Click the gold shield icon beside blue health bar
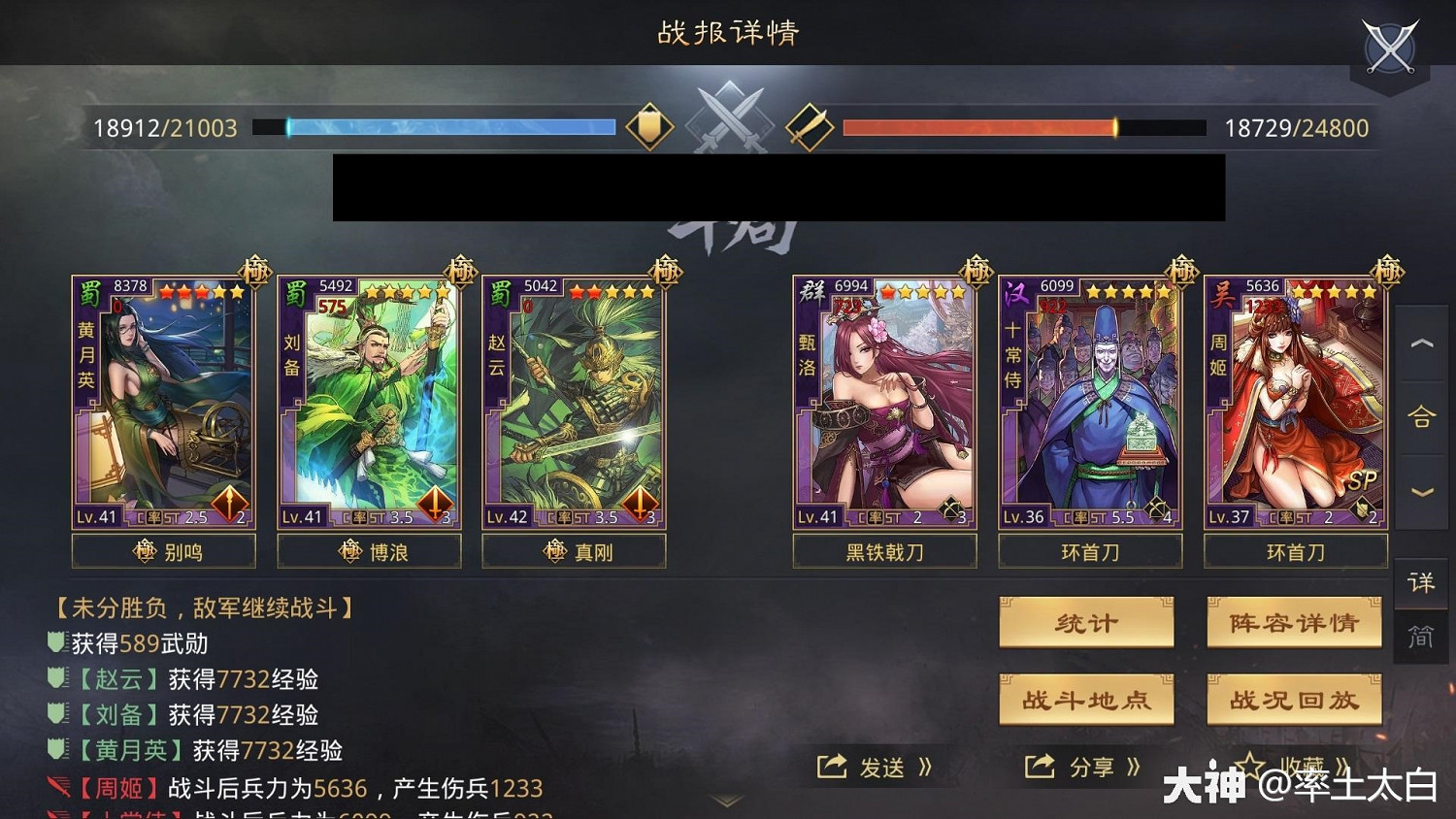1456x819 pixels. [651, 126]
